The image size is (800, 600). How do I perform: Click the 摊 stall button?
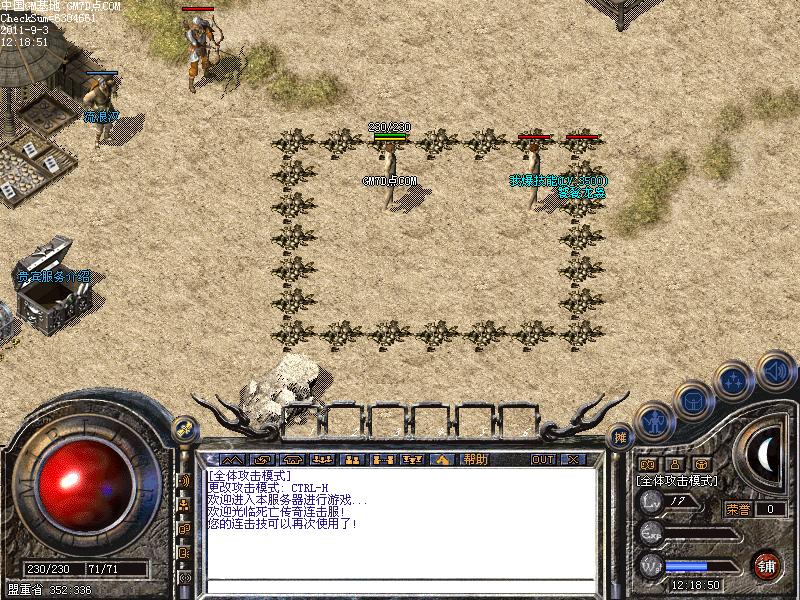click(620, 437)
